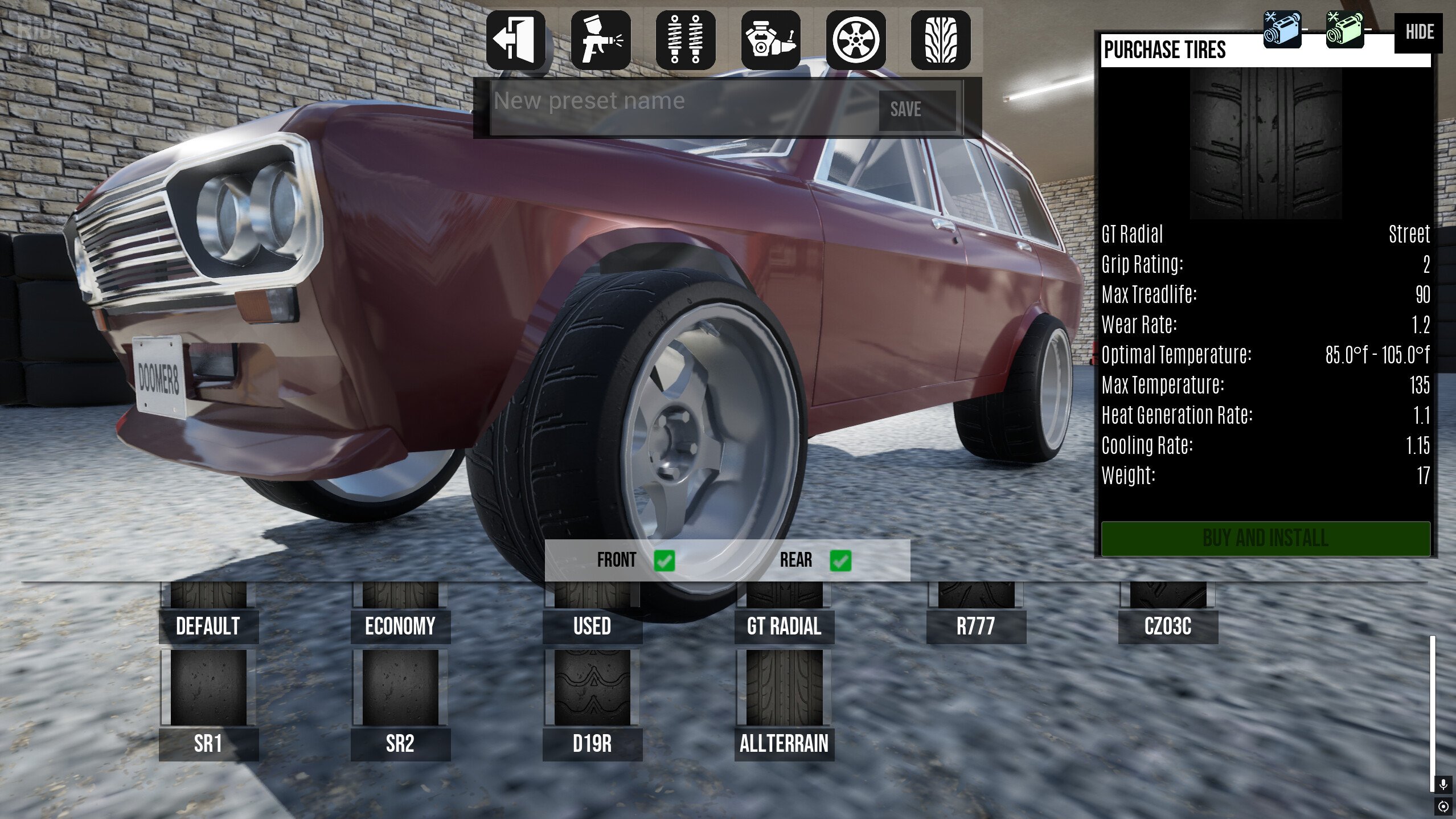The height and width of the screenshot is (819, 1456).
Task: Toggle the Rear tire checkbox
Action: pyautogui.click(x=840, y=560)
